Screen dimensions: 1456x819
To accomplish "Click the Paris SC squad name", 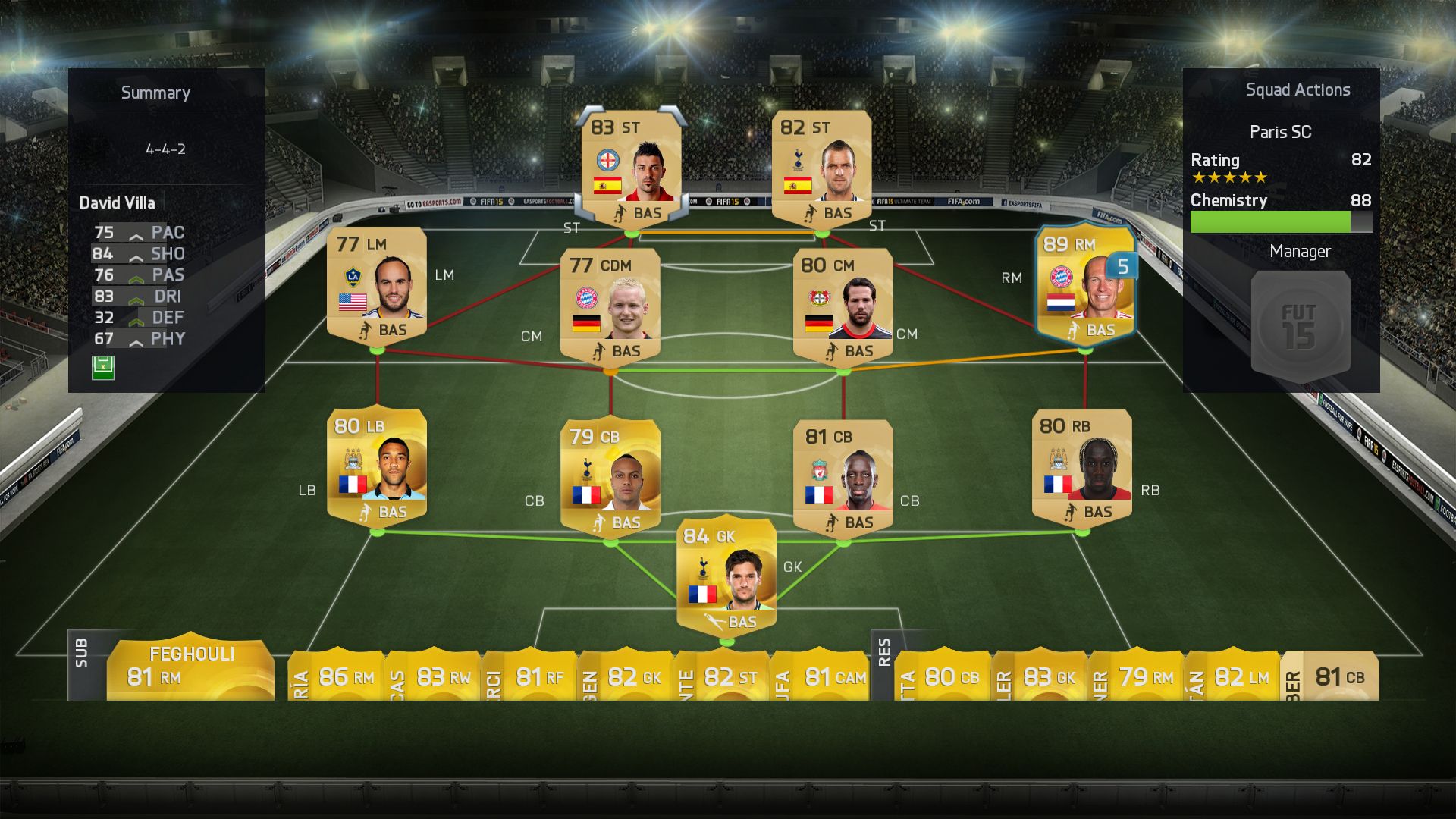I will point(1280,131).
